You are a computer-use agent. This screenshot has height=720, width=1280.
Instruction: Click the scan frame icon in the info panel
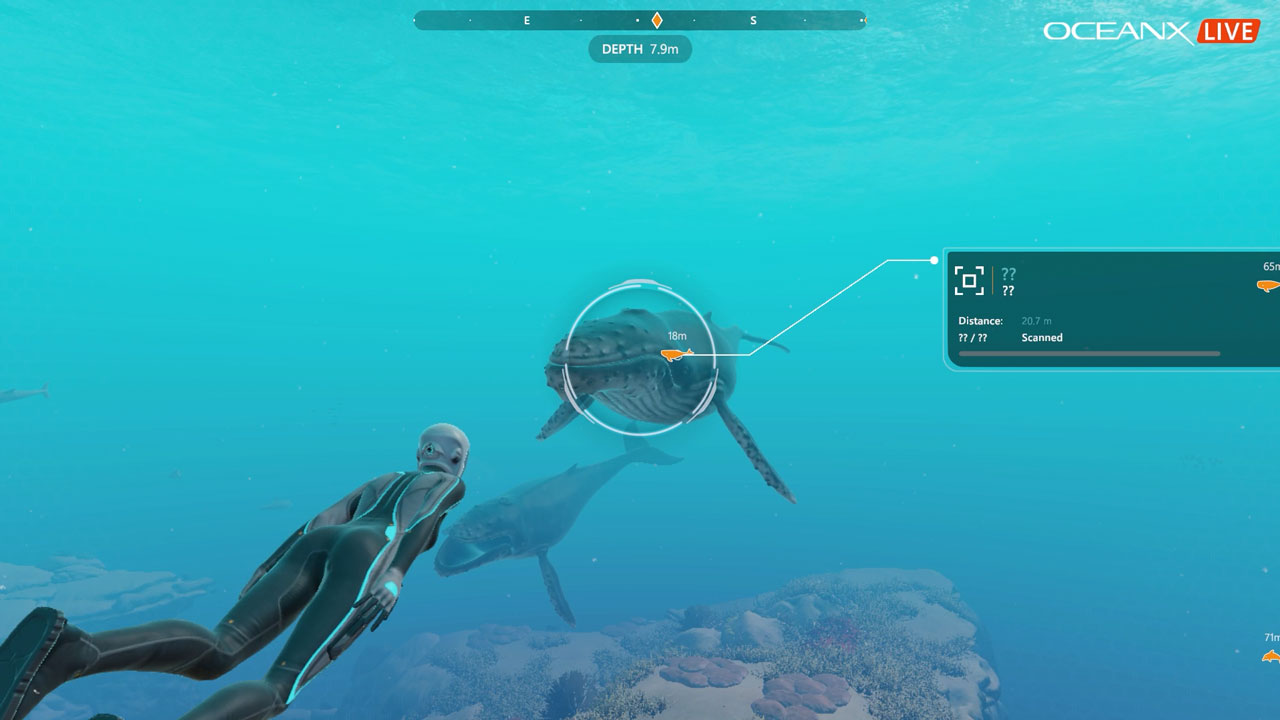pyautogui.click(x=969, y=281)
